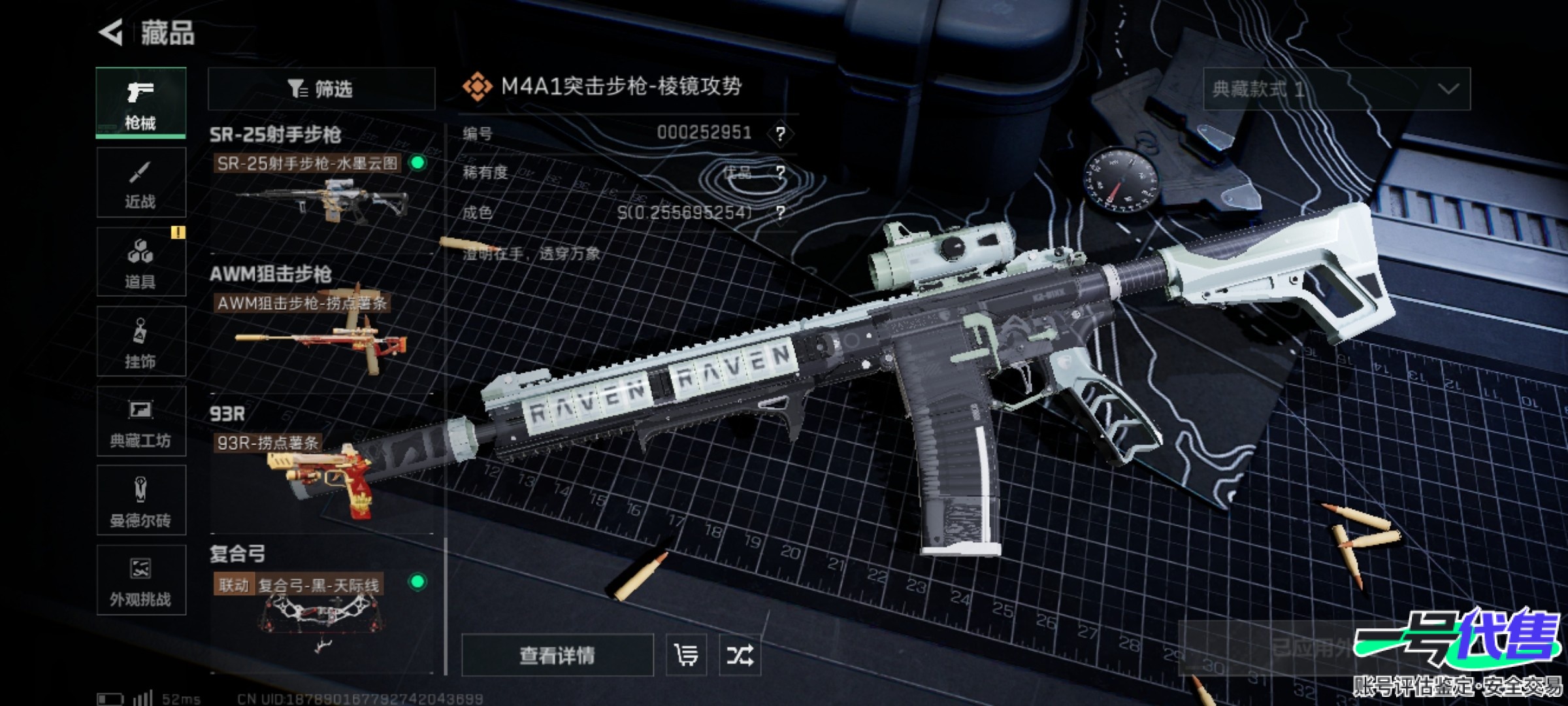The width and height of the screenshot is (1568, 706).
Task: Click the question mark beside 编号
Action: coord(780,134)
